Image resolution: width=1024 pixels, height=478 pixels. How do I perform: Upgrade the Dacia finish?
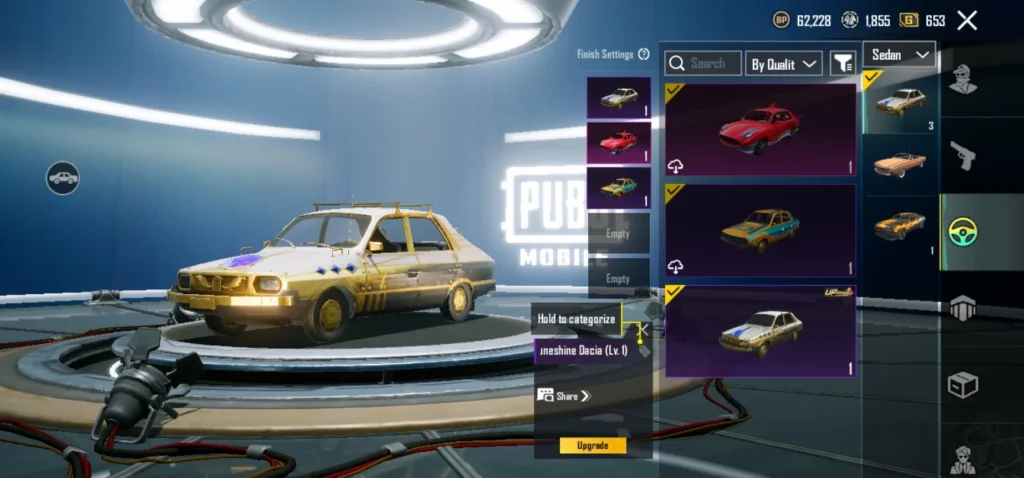point(593,445)
